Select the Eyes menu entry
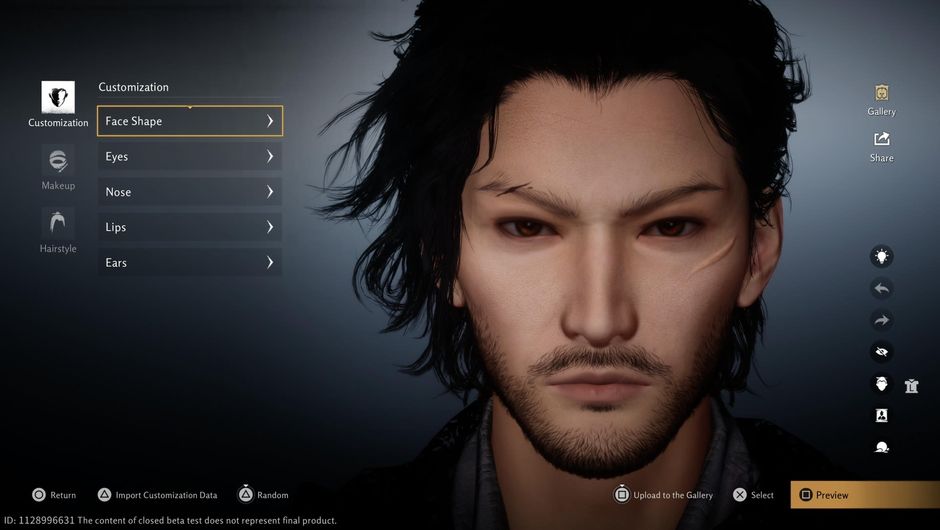This screenshot has width=940, height=530. coord(189,156)
